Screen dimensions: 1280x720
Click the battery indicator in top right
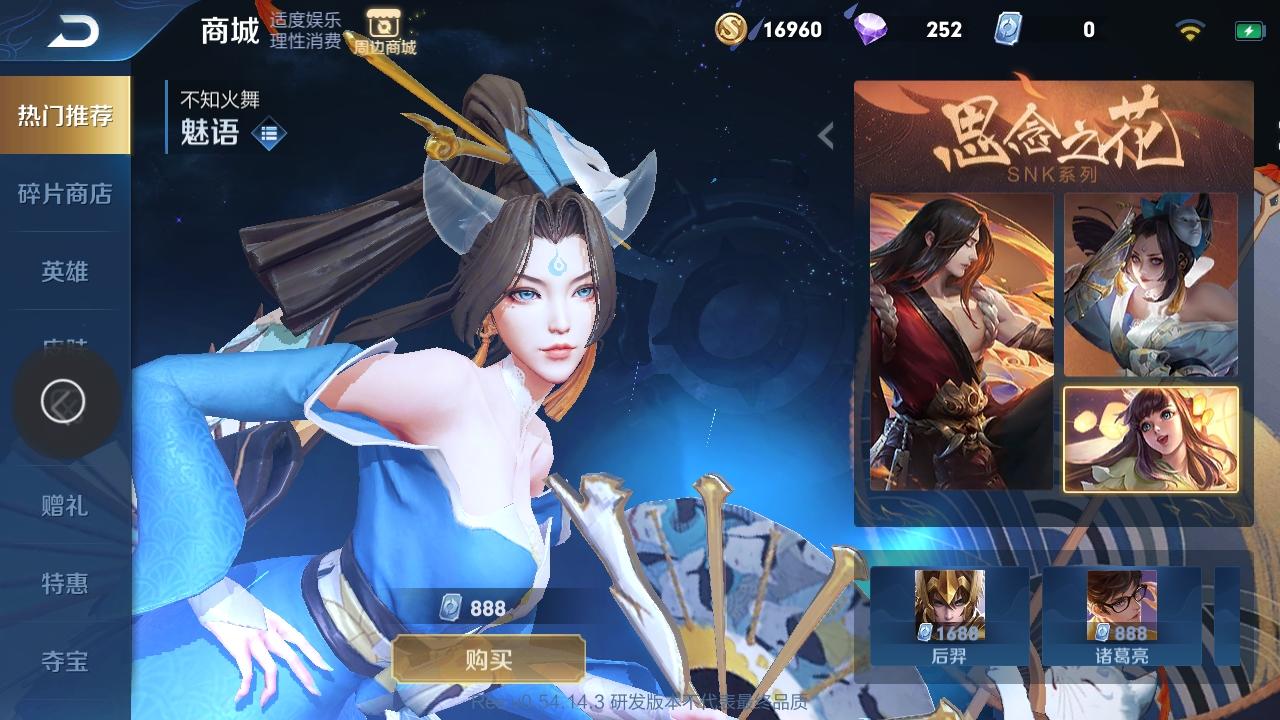pyautogui.click(x=1245, y=29)
